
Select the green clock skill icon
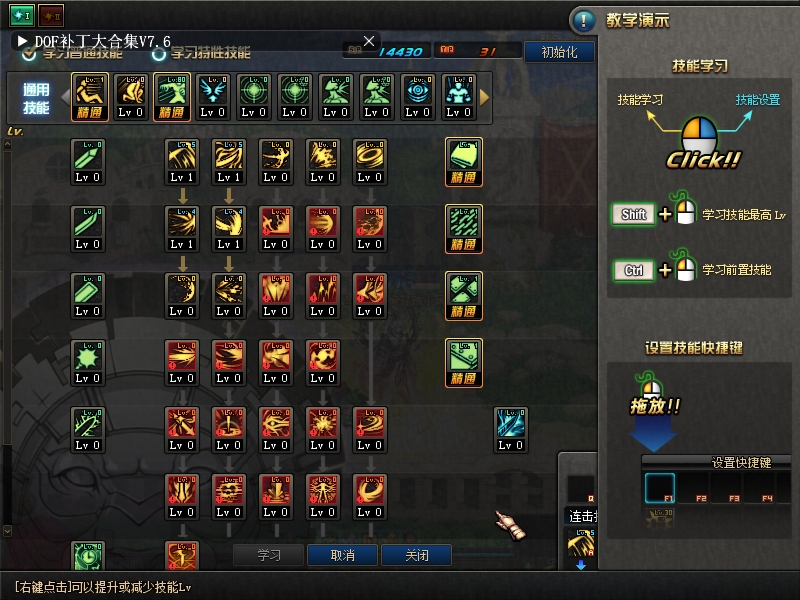click(x=88, y=556)
